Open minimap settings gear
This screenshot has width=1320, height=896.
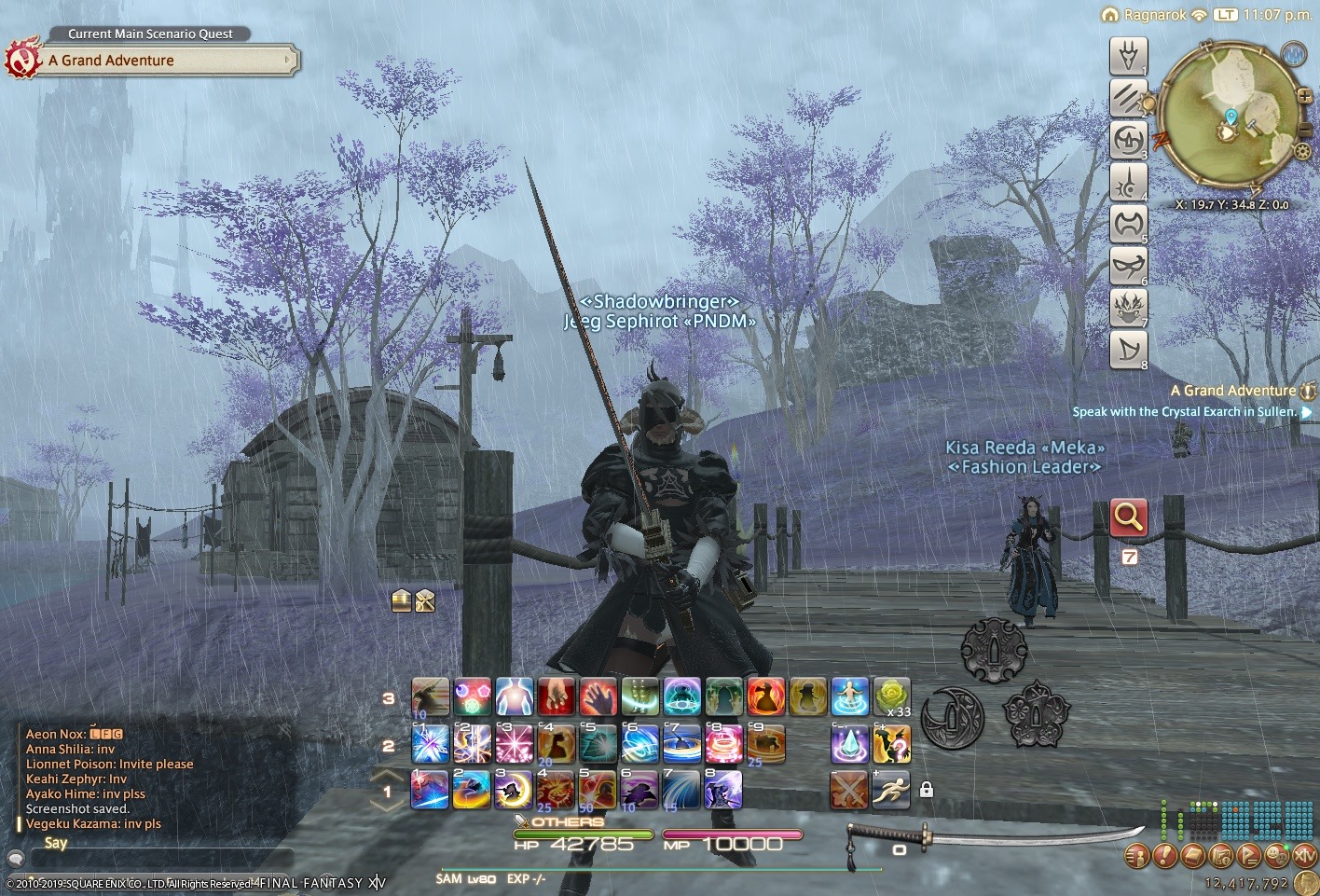(x=1302, y=151)
